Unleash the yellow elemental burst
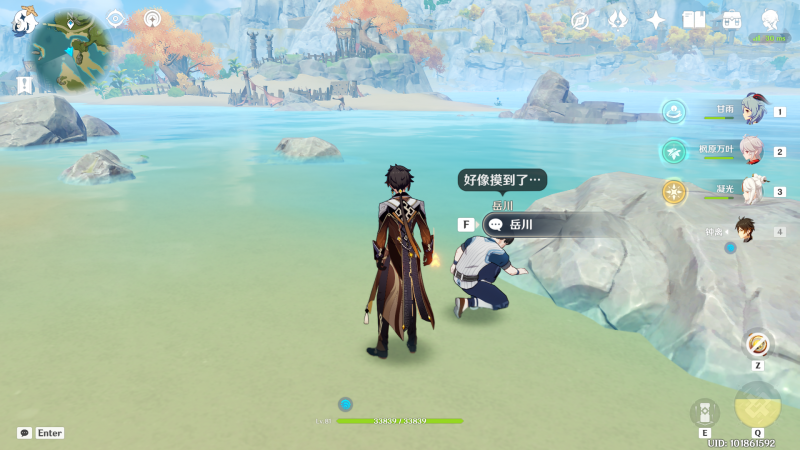 tap(757, 406)
